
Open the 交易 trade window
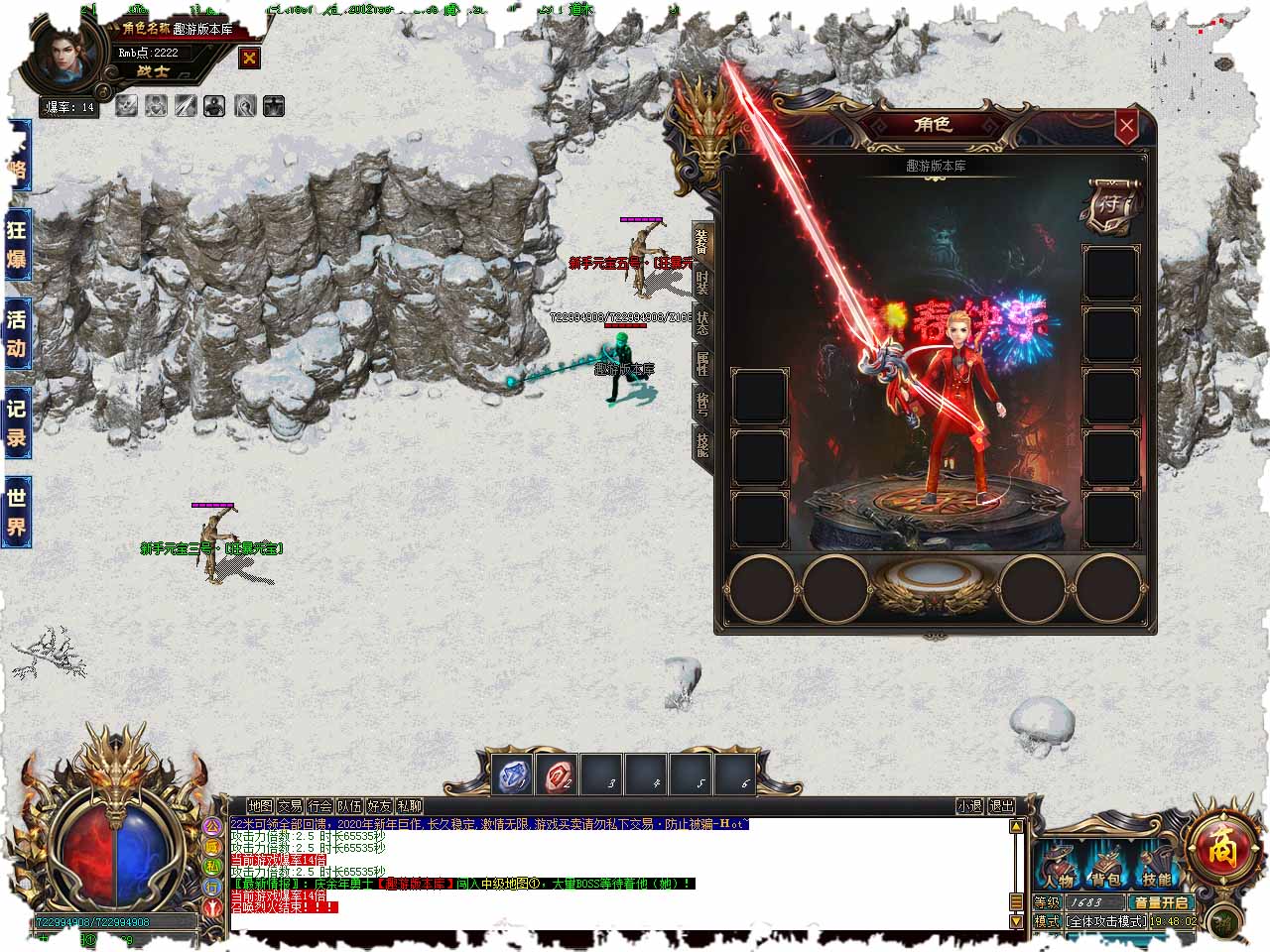coord(290,806)
